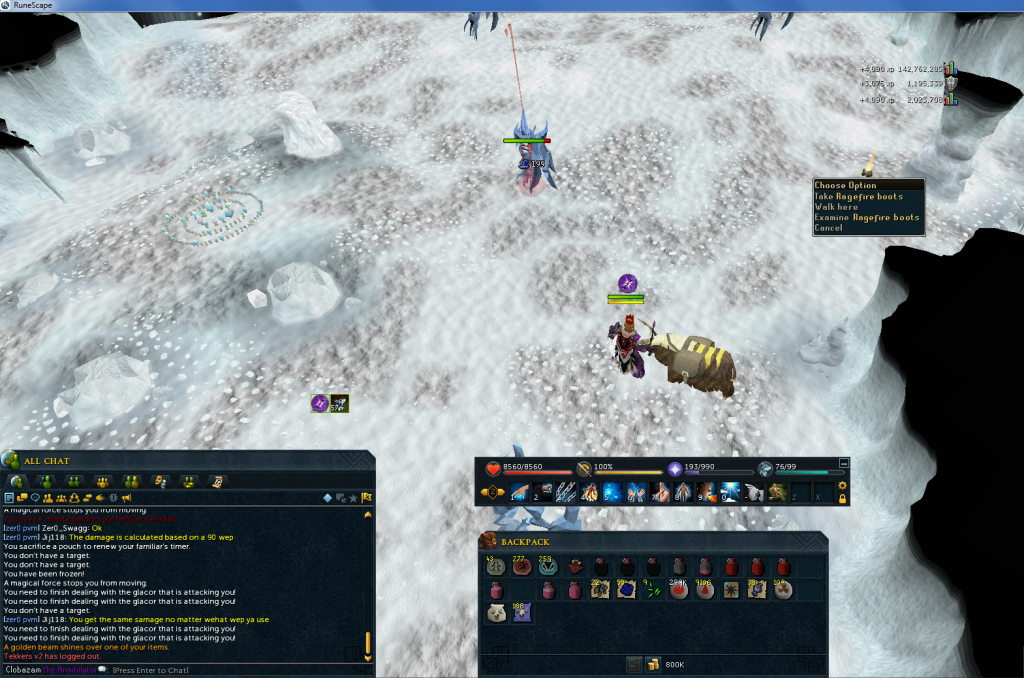
Task: Choose Take Ragefire boots from context menu
Action: tap(859, 196)
